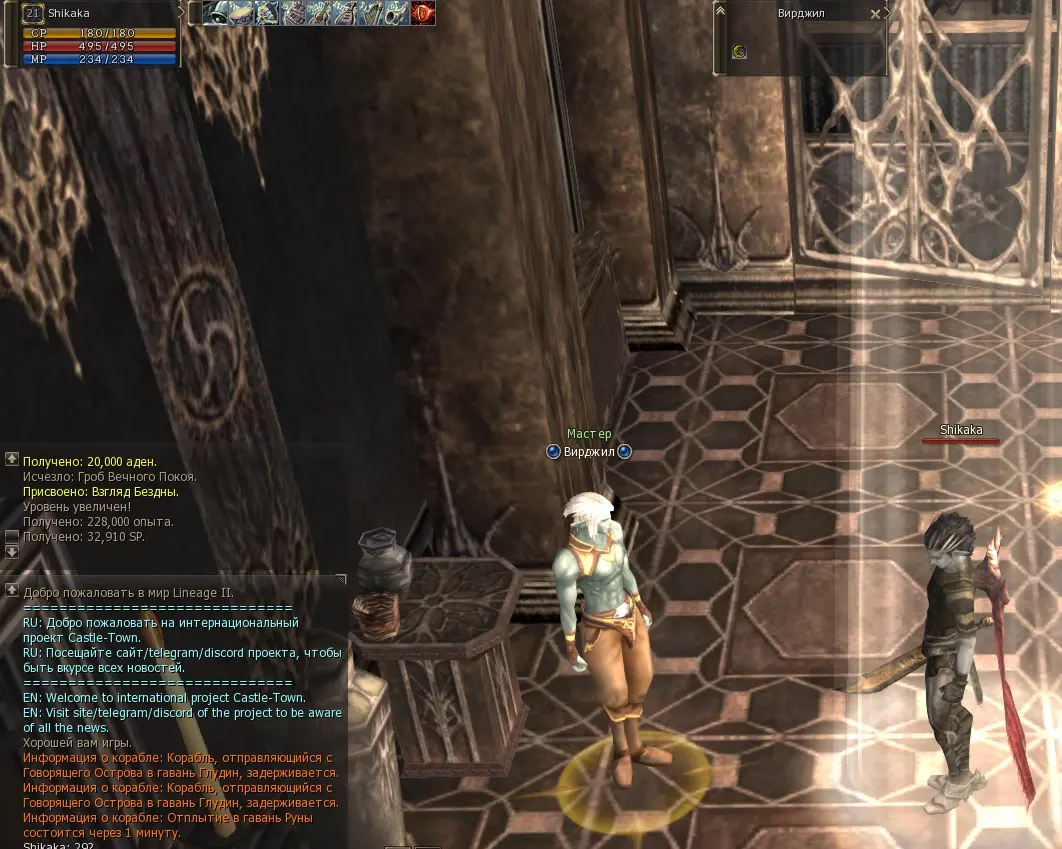Screen dimensions: 1062x849
Task: Click the arrow beside the buff bar
Action: (183, 12)
